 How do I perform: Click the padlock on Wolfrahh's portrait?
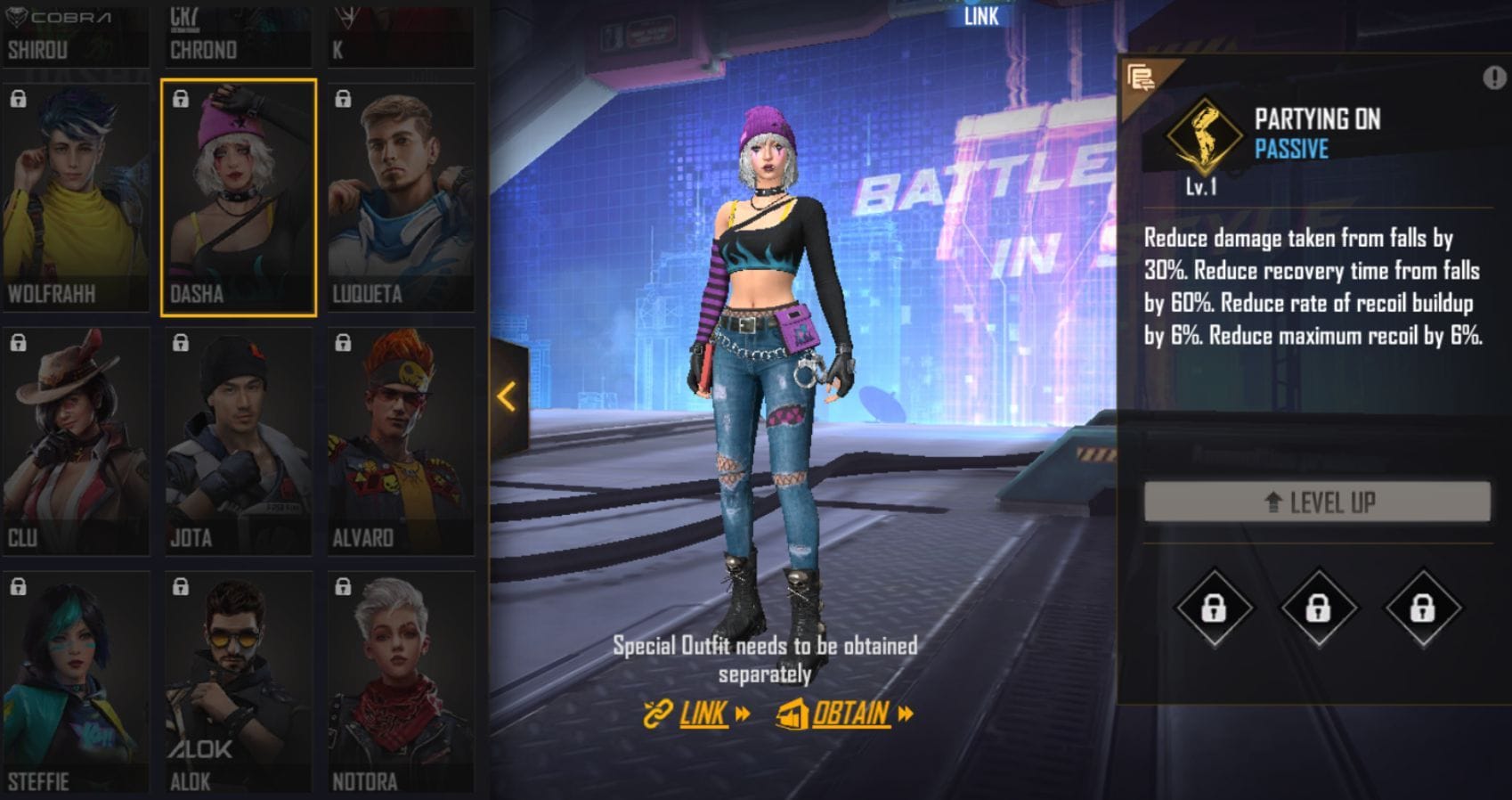pos(19,98)
